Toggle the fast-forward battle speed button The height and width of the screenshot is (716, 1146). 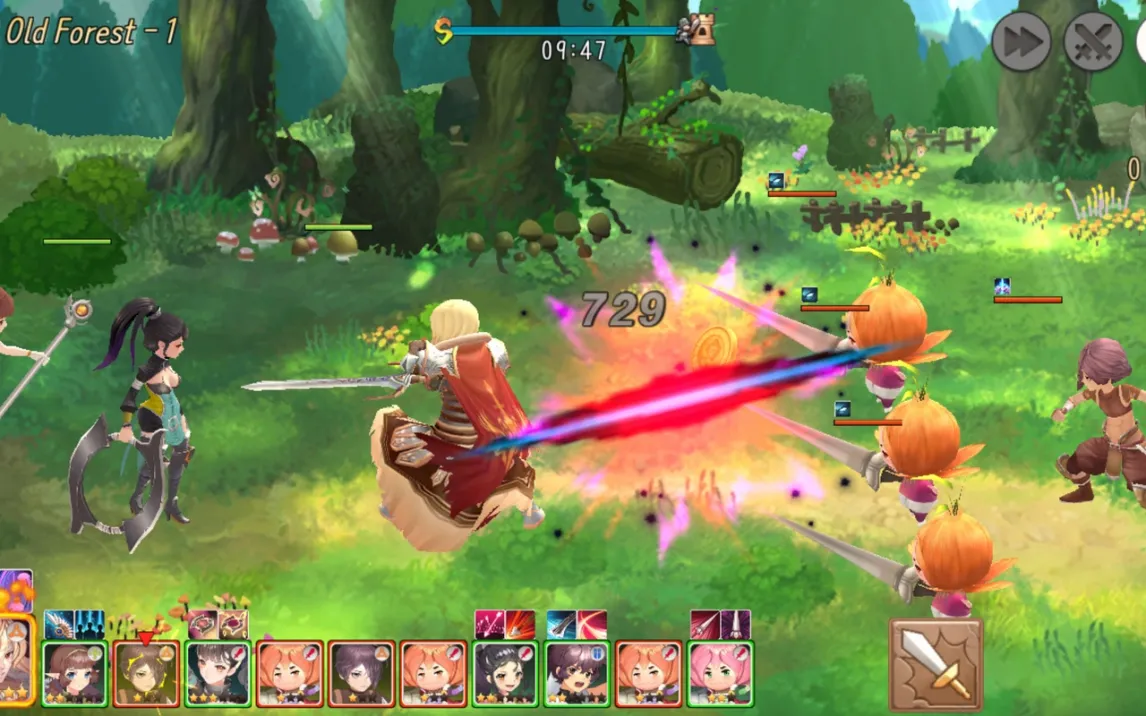coord(1021,42)
